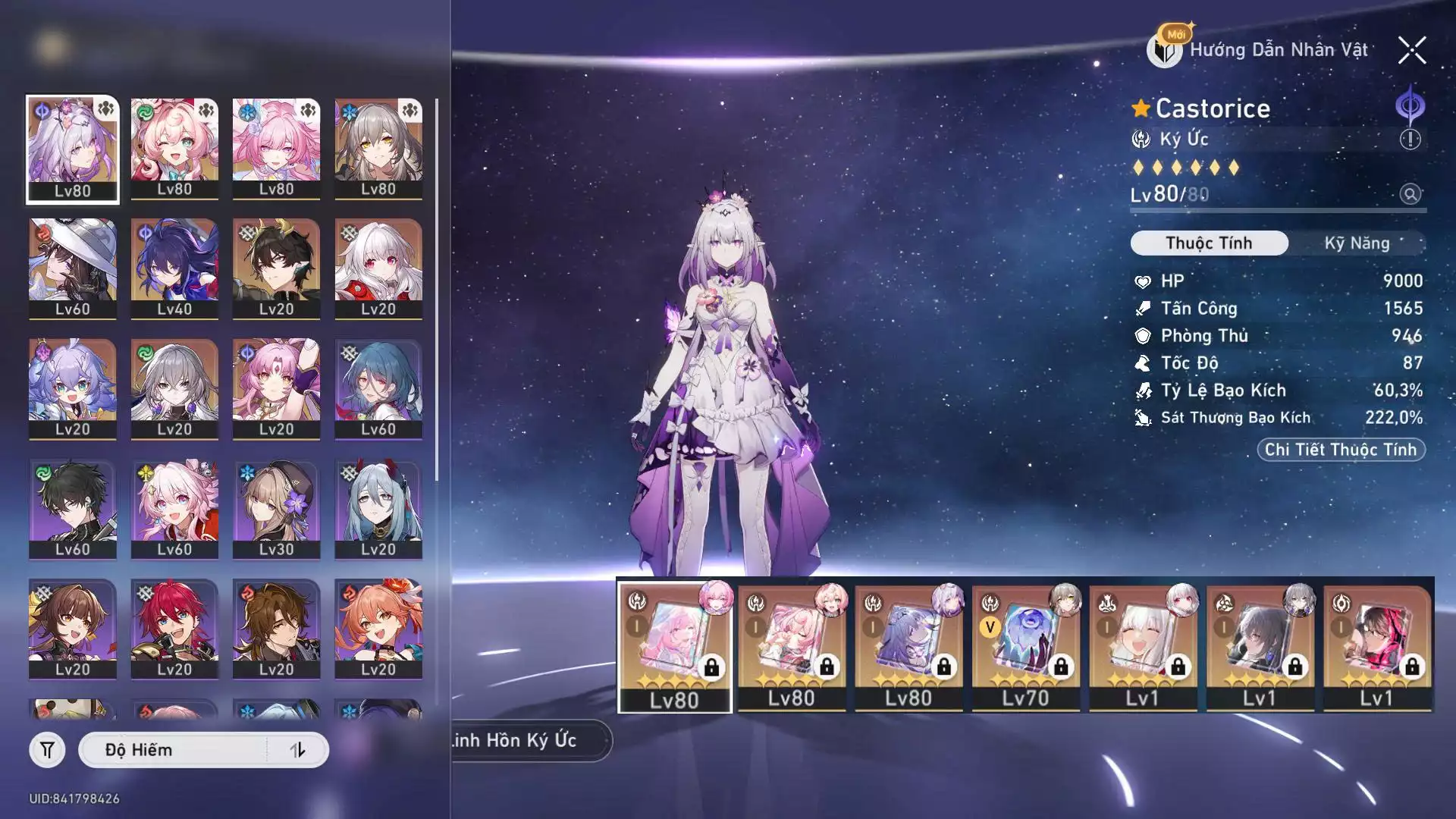Choose the red-black Lv1 light cone
Image resolution: width=1456 pixels, height=819 pixels.
pos(1376,647)
